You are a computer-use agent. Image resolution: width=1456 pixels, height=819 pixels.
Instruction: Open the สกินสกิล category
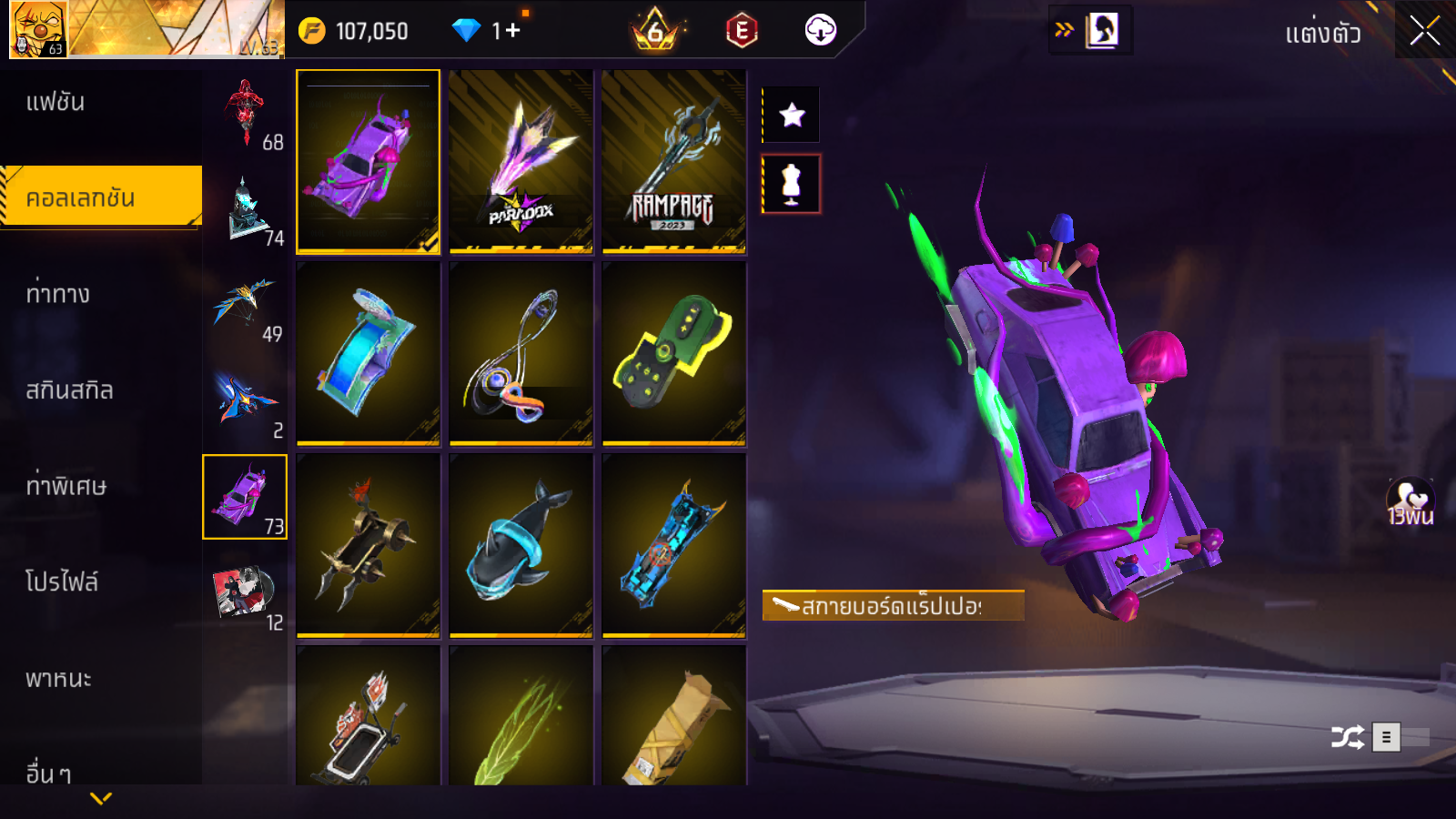point(69,390)
